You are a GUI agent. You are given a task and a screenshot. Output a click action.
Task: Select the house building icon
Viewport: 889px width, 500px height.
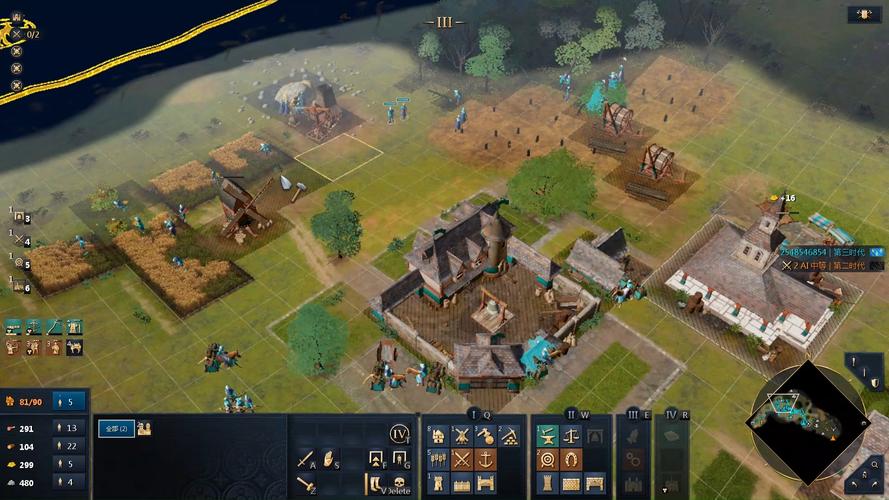437,436
